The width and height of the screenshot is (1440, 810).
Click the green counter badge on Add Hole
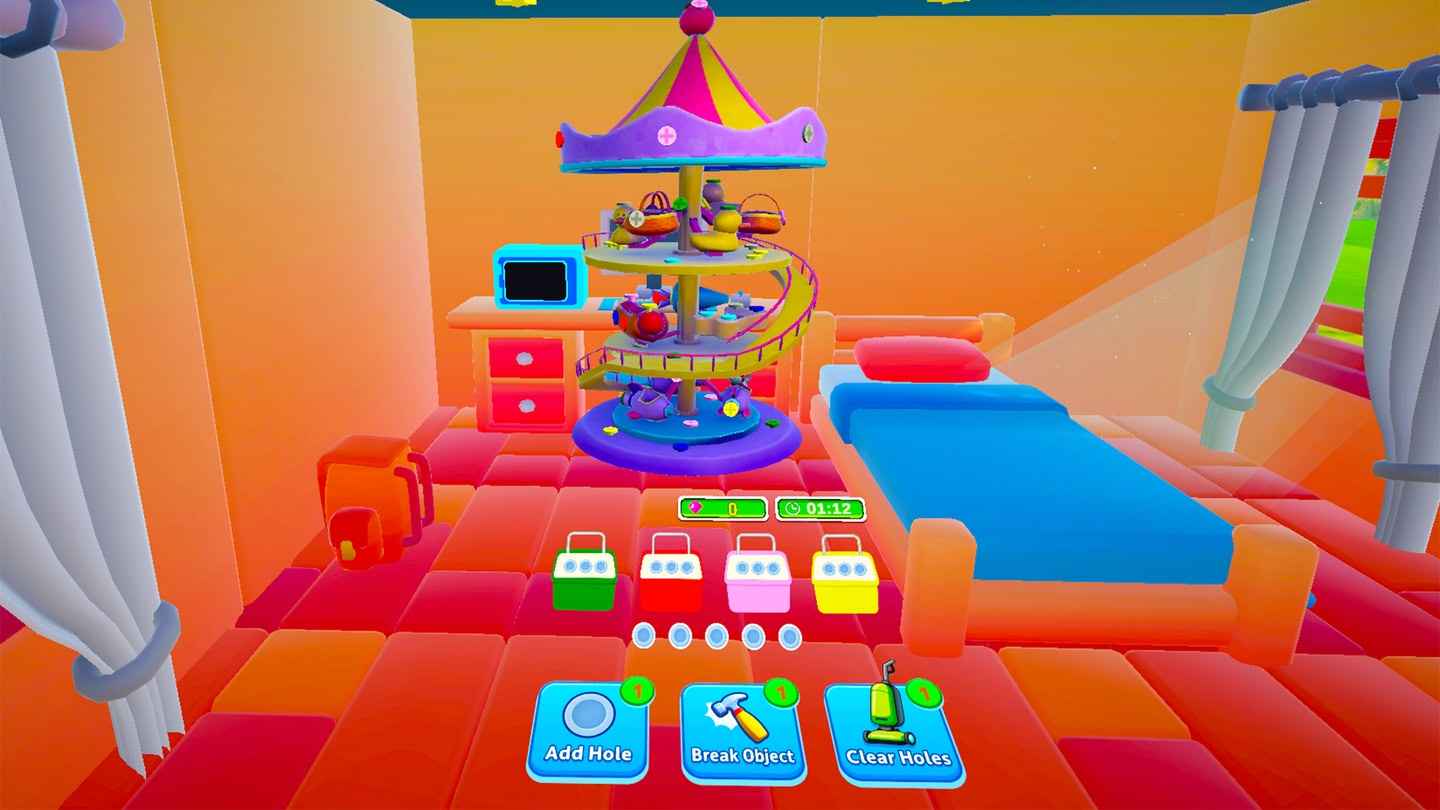click(x=638, y=692)
